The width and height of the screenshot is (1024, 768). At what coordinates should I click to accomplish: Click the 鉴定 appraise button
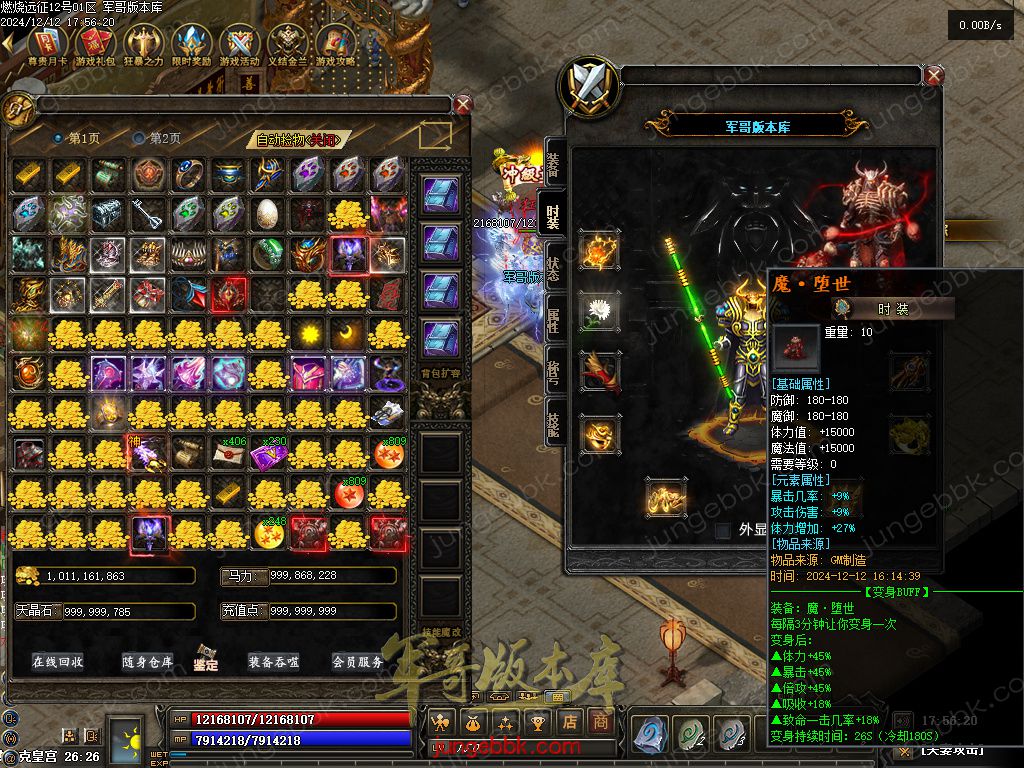(x=207, y=660)
